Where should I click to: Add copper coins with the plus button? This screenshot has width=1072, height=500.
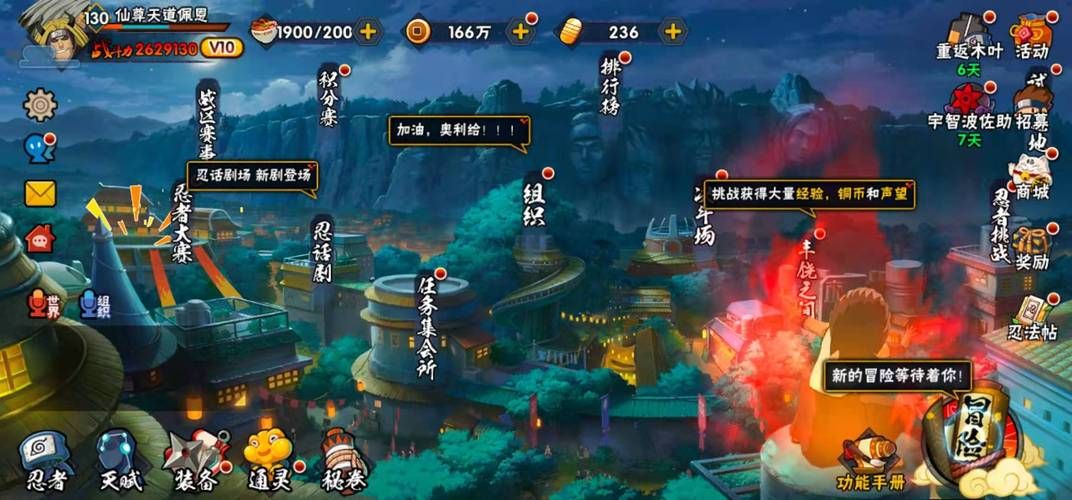(x=520, y=31)
